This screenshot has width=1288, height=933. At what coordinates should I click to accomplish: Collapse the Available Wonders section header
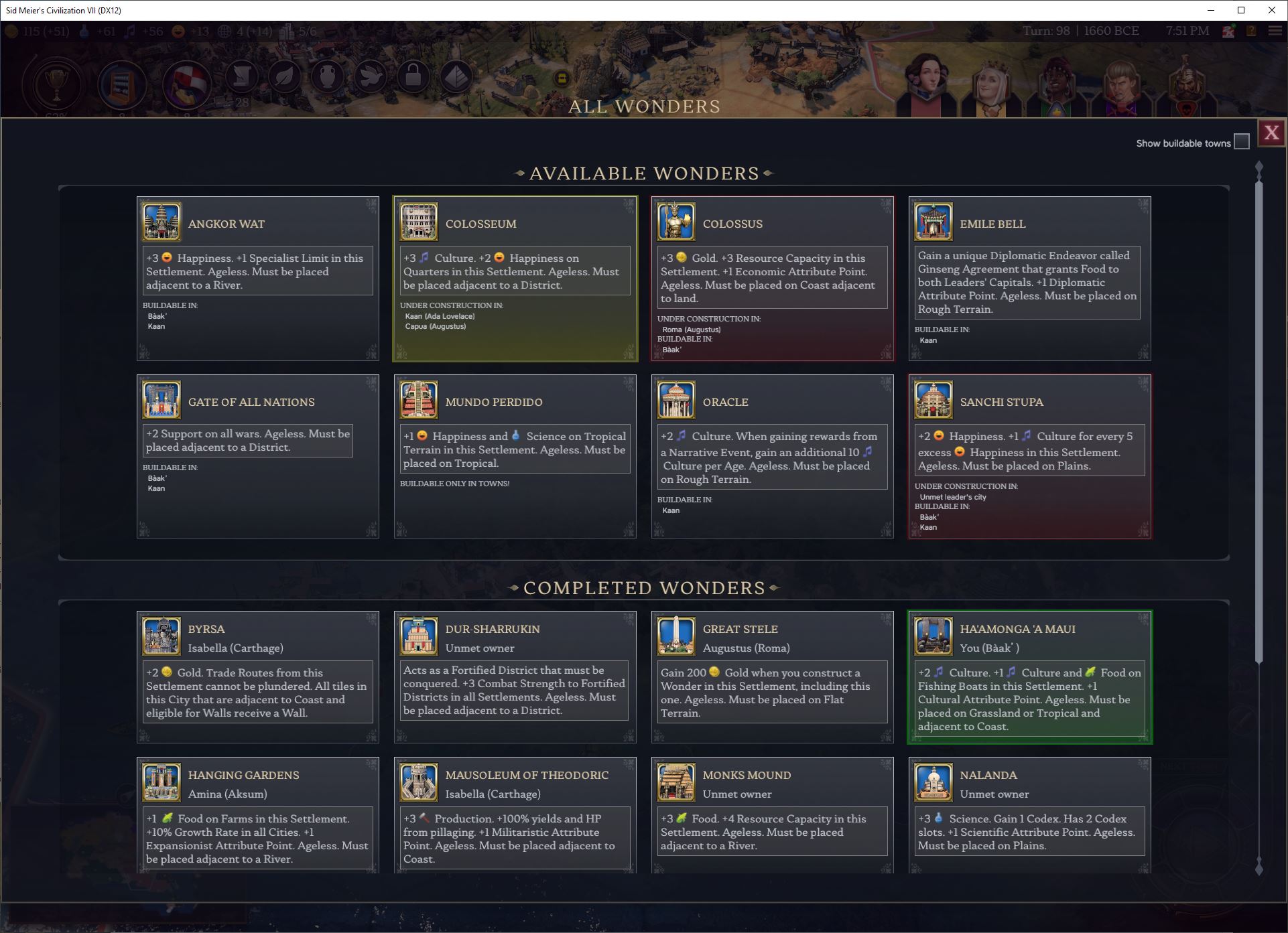644,173
